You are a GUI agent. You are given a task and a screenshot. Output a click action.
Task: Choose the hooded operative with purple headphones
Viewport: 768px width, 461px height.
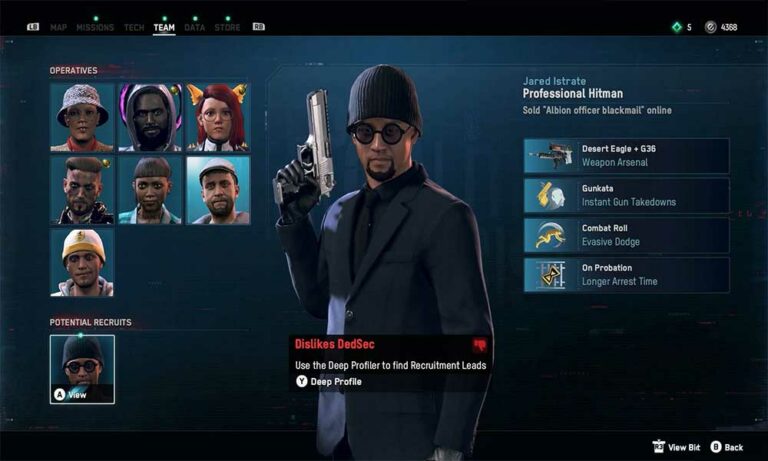point(150,117)
